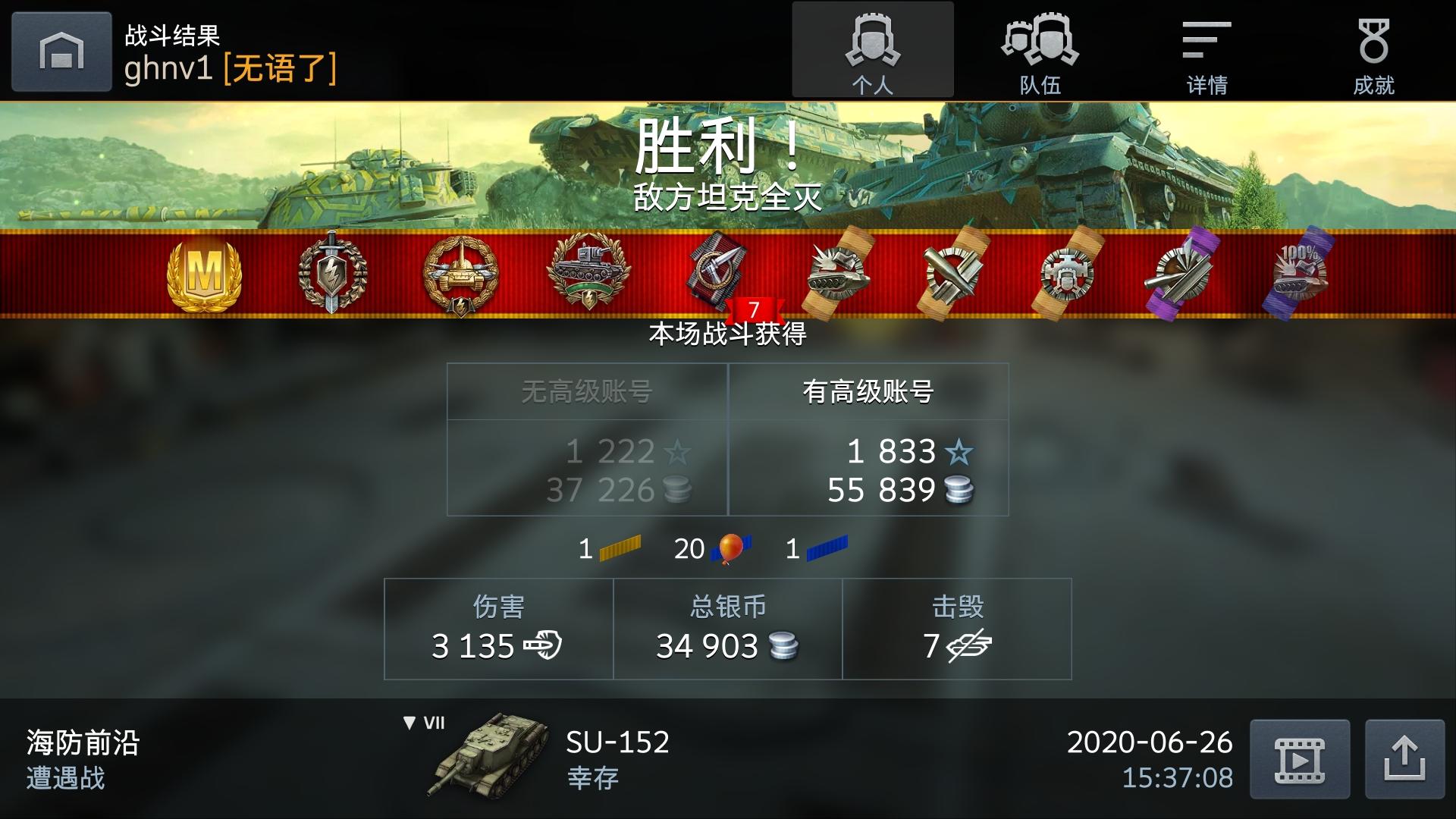Click the 伤害 damage stat box
Screen dimensions: 1456x819
[497, 628]
